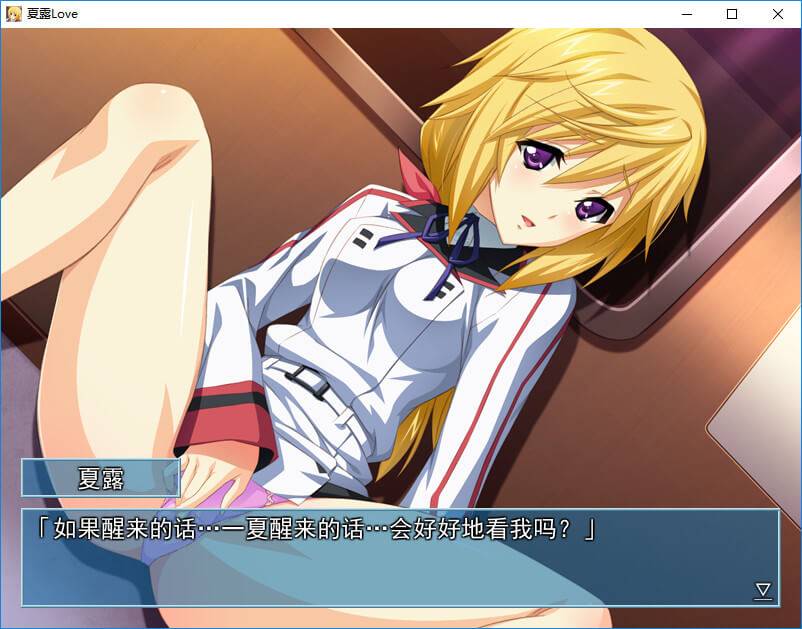The image size is (802, 629).
Task: Maximize the game window
Action: (x=732, y=14)
